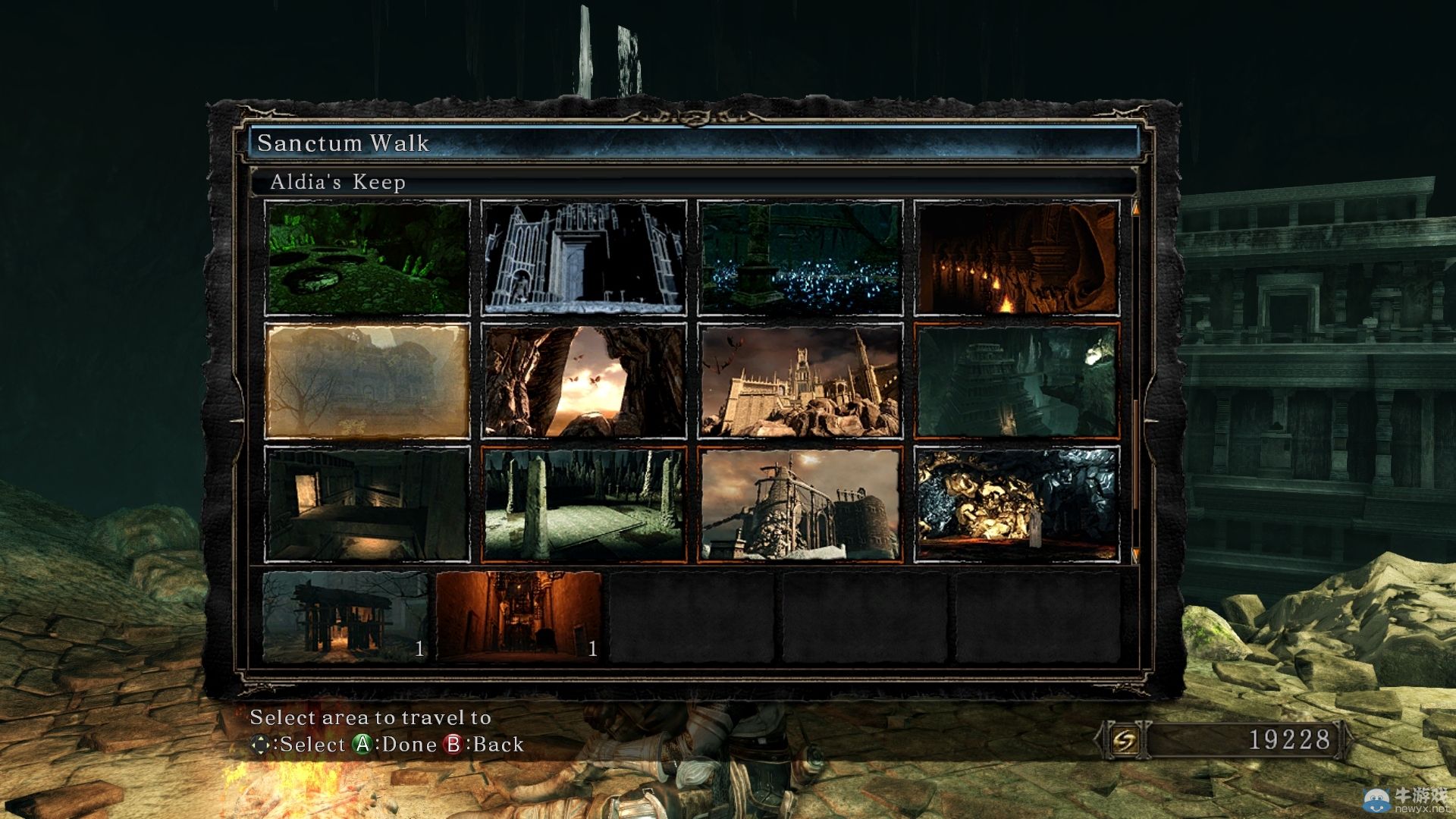
Task: Choose the orange-lit hall bonfire thumbnail
Action: (x=519, y=616)
